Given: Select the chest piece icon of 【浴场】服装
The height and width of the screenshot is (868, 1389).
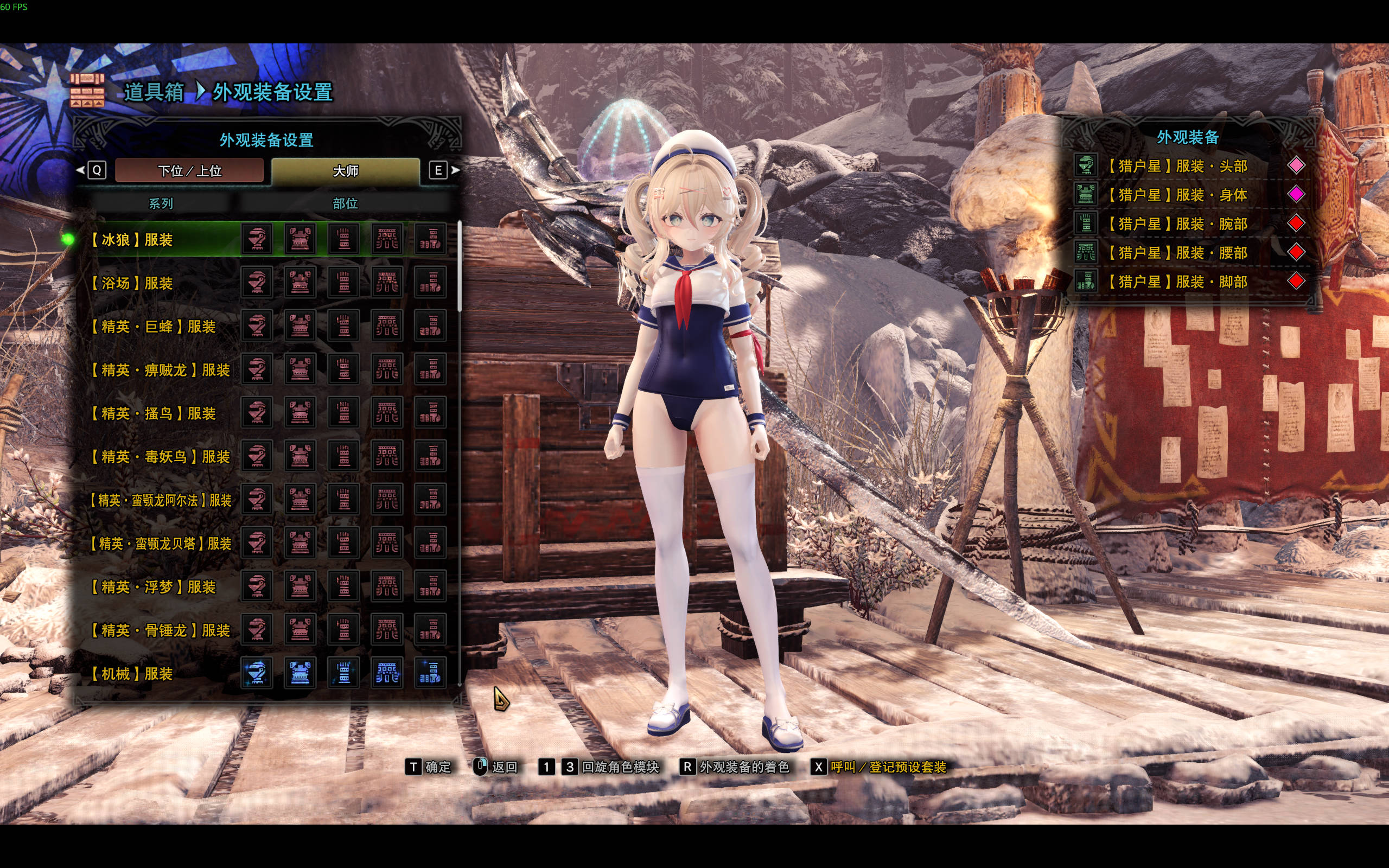Looking at the screenshot, I should (300, 284).
